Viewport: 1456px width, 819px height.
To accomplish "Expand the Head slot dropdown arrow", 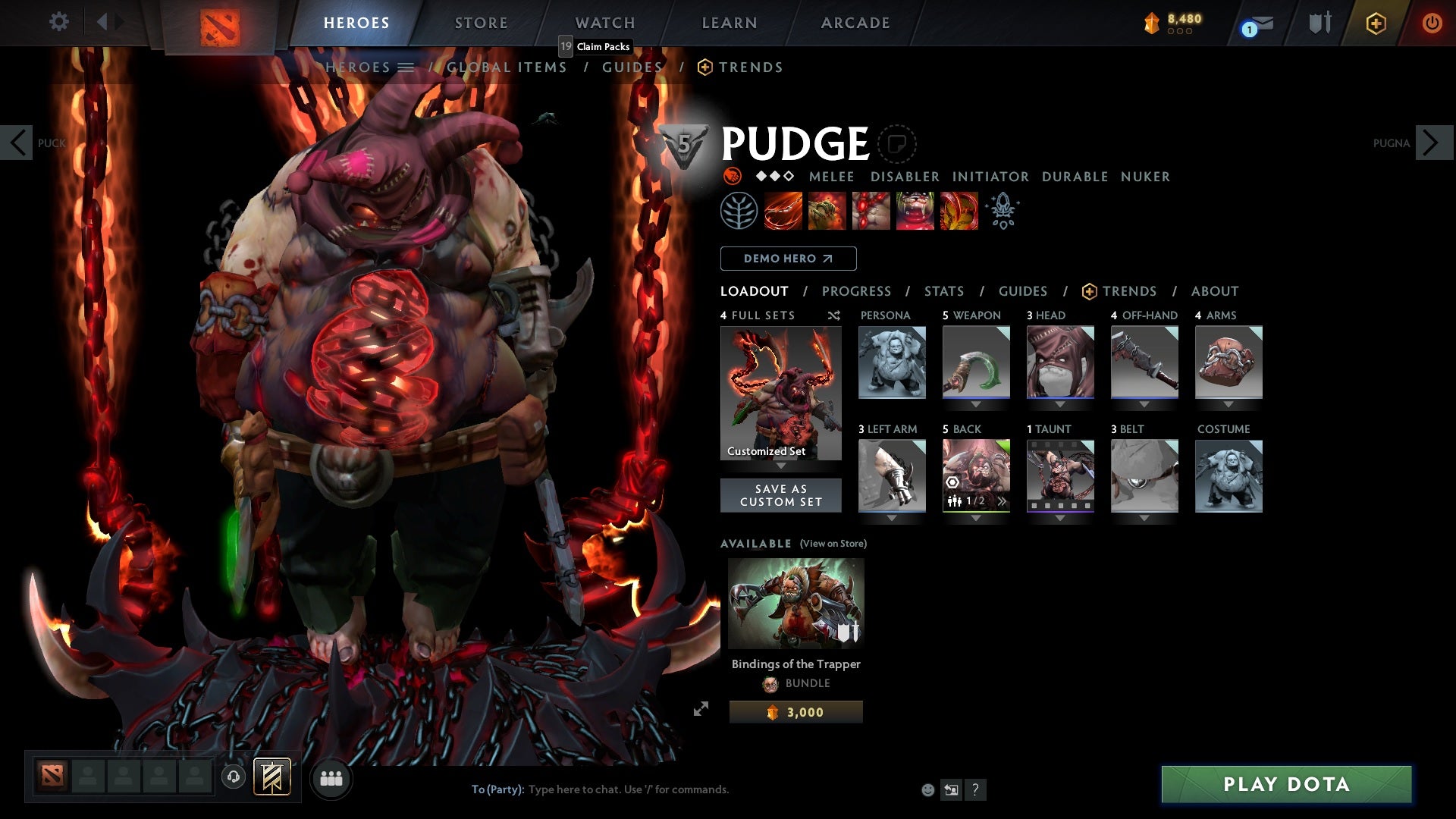I will pyautogui.click(x=1060, y=403).
